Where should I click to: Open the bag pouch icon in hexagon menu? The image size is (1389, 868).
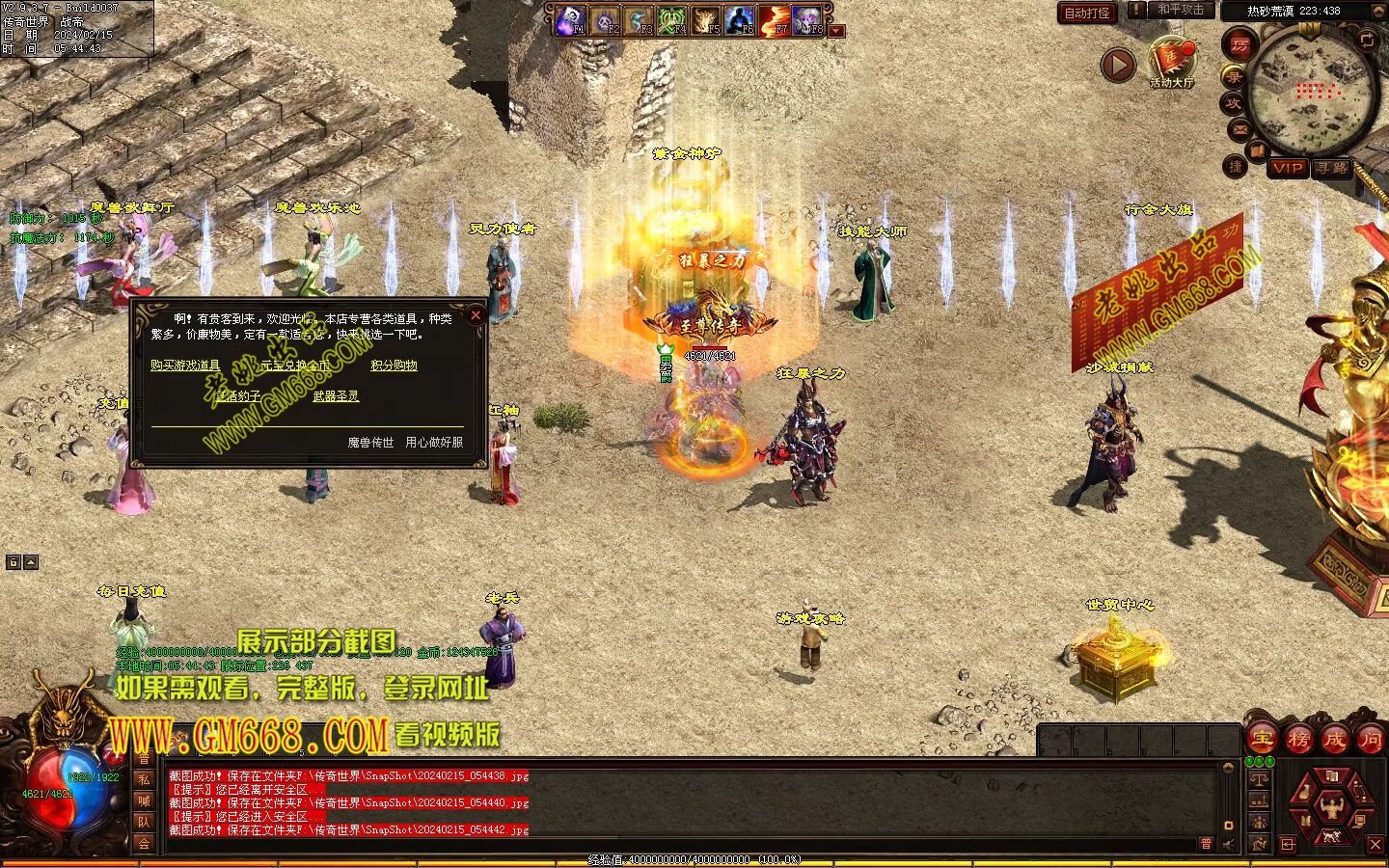coord(1304,793)
